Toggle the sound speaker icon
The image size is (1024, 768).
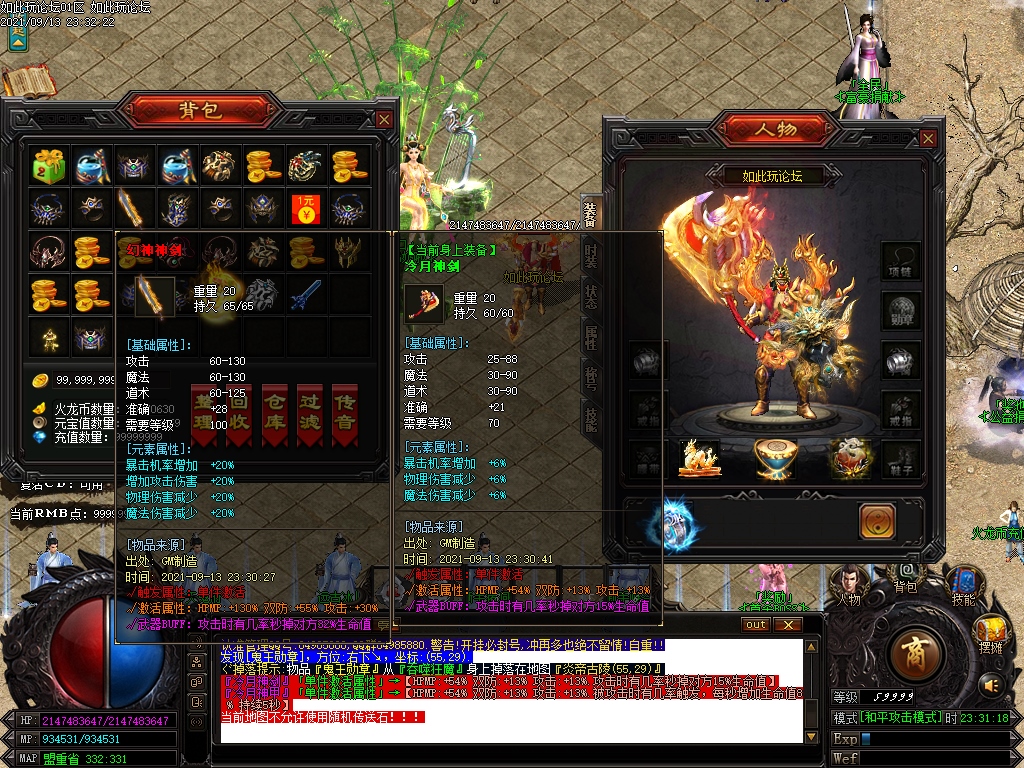pos(991,685)
